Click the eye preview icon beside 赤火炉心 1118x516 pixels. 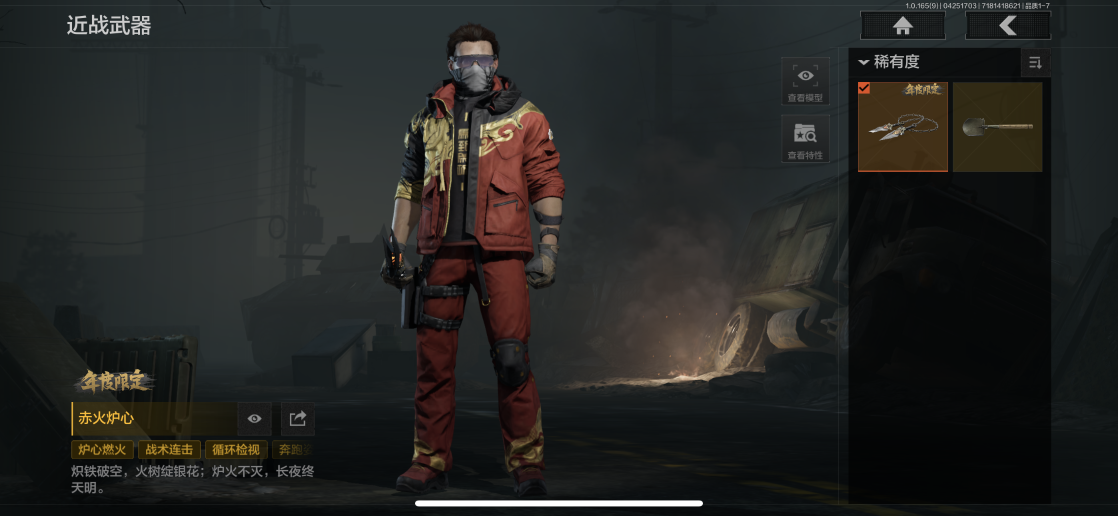pyautogui.click(x=254, y=419)
